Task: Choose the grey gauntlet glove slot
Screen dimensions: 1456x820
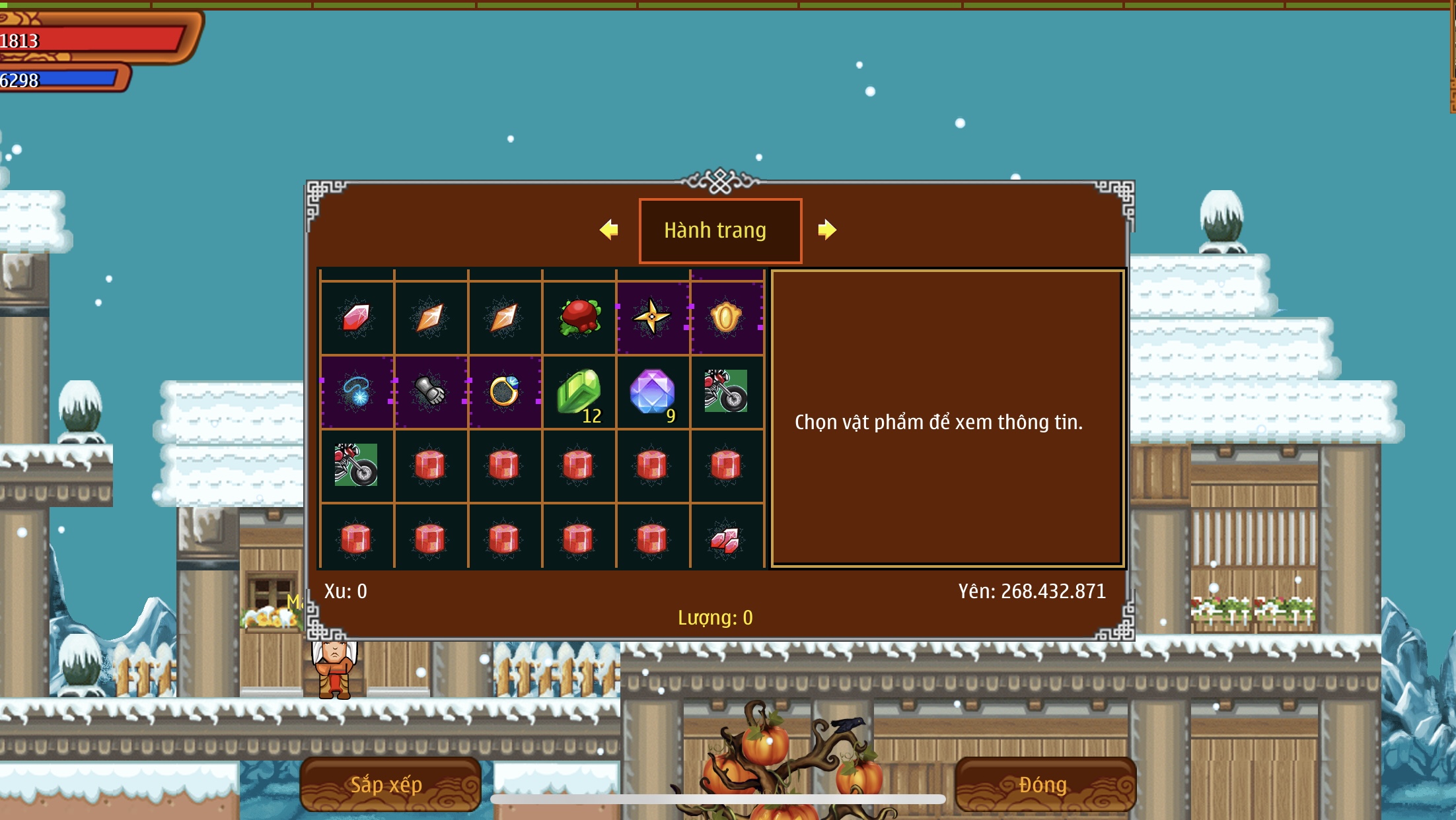Action: pos(431,392)
